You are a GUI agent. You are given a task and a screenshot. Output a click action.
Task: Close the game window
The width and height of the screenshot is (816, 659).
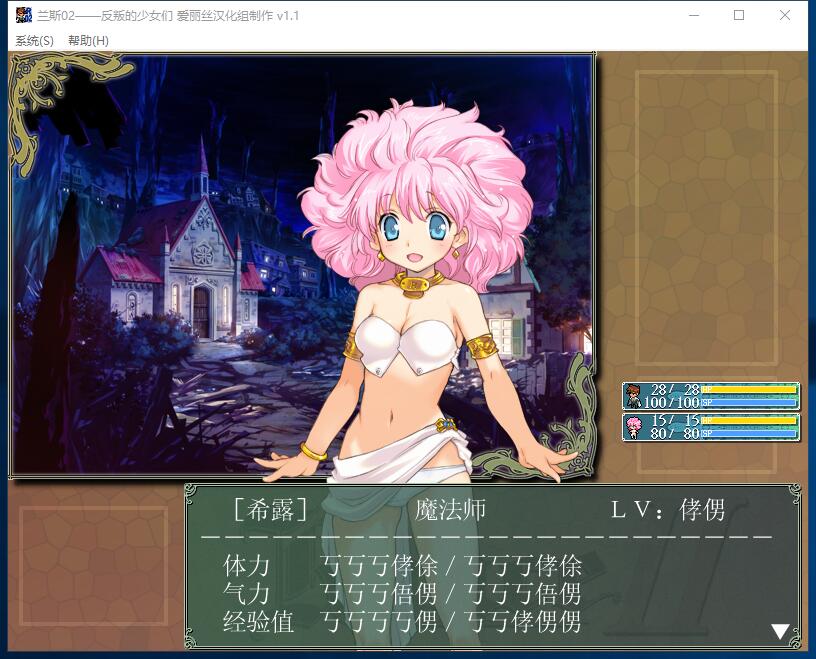(x=785, y=15)
